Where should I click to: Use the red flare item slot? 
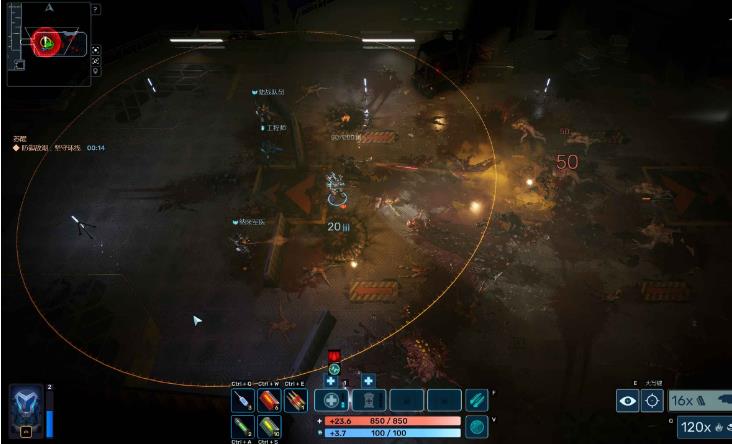[269, 401]
